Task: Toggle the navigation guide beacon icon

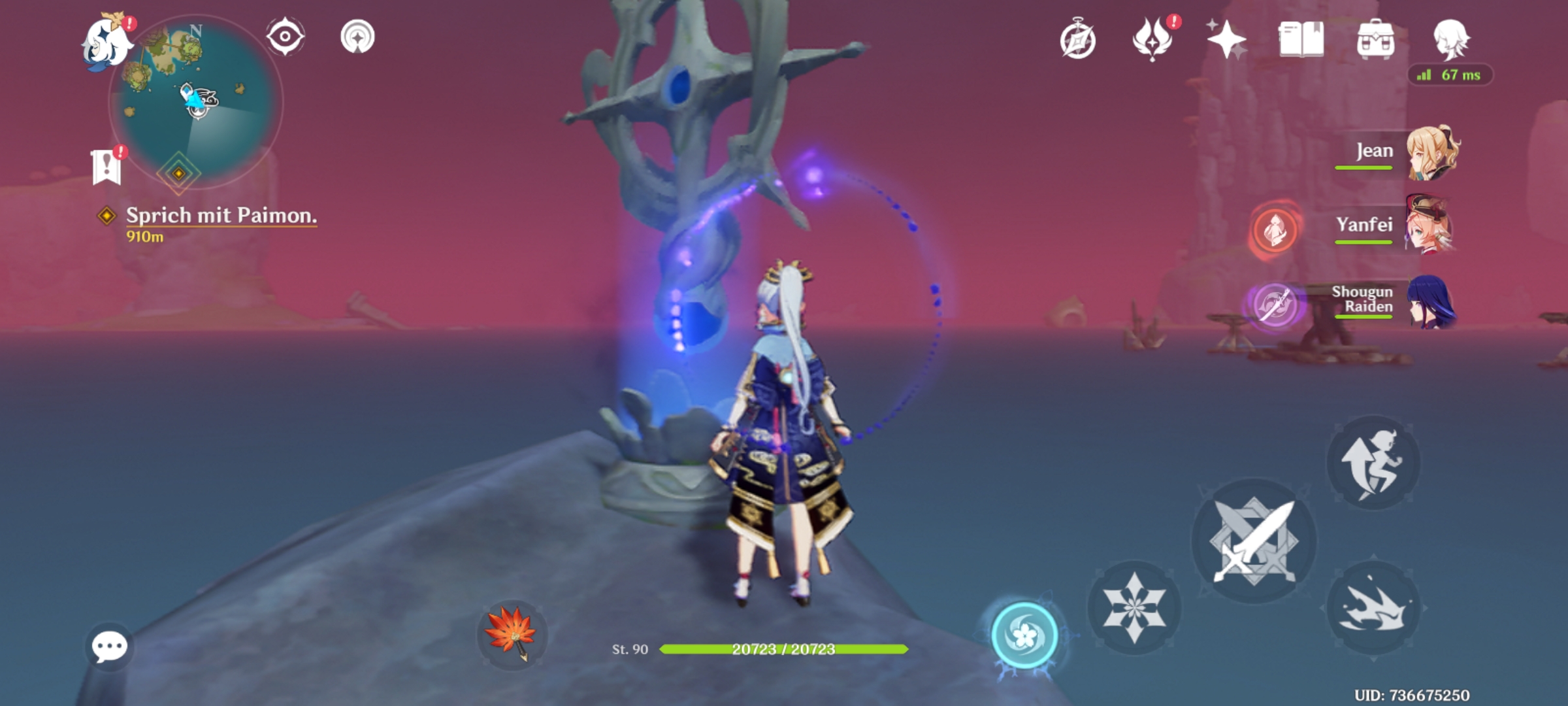Action: 356,37
